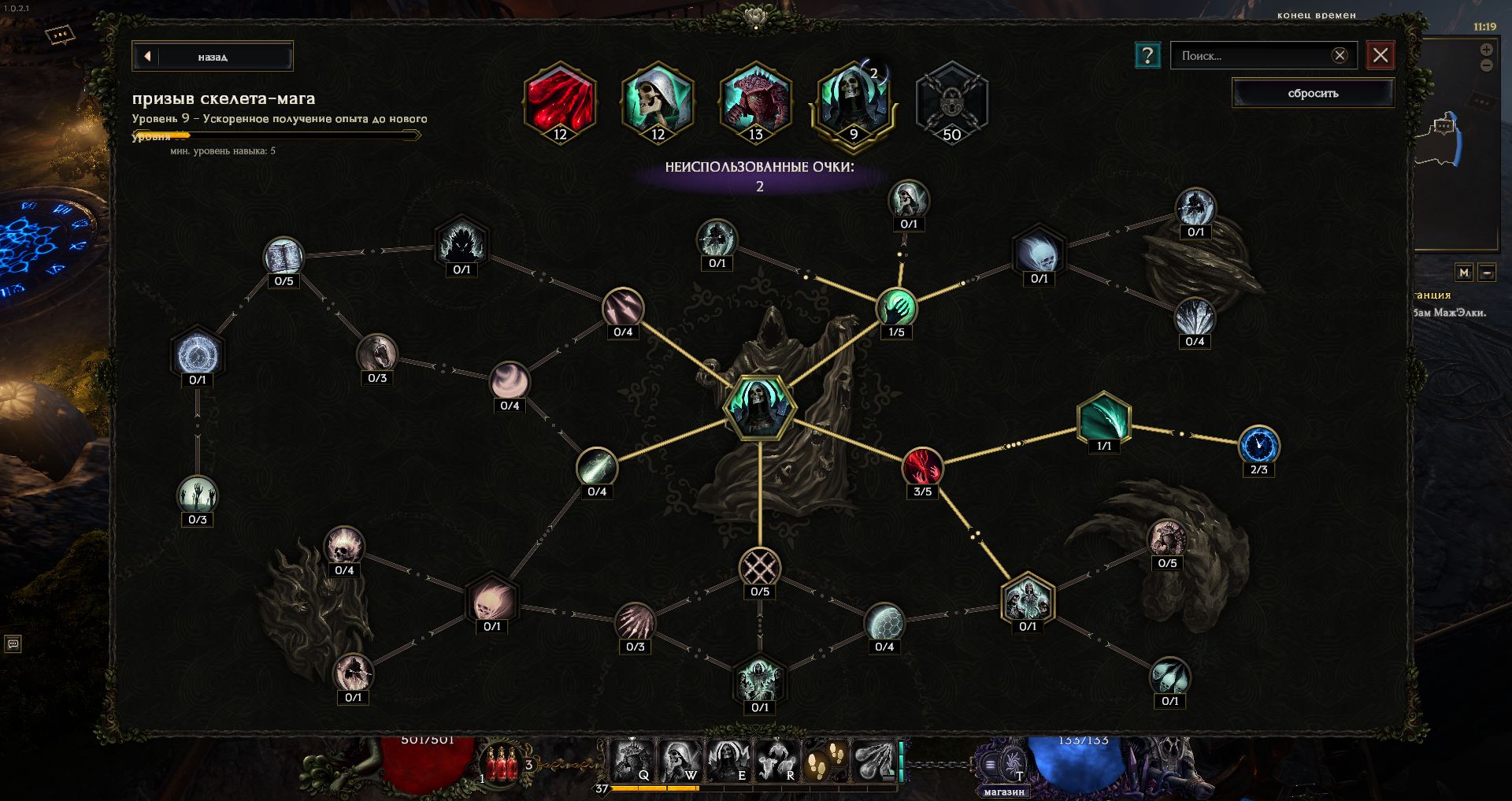Invest in the red hand node 3/5

click(922, 467)
